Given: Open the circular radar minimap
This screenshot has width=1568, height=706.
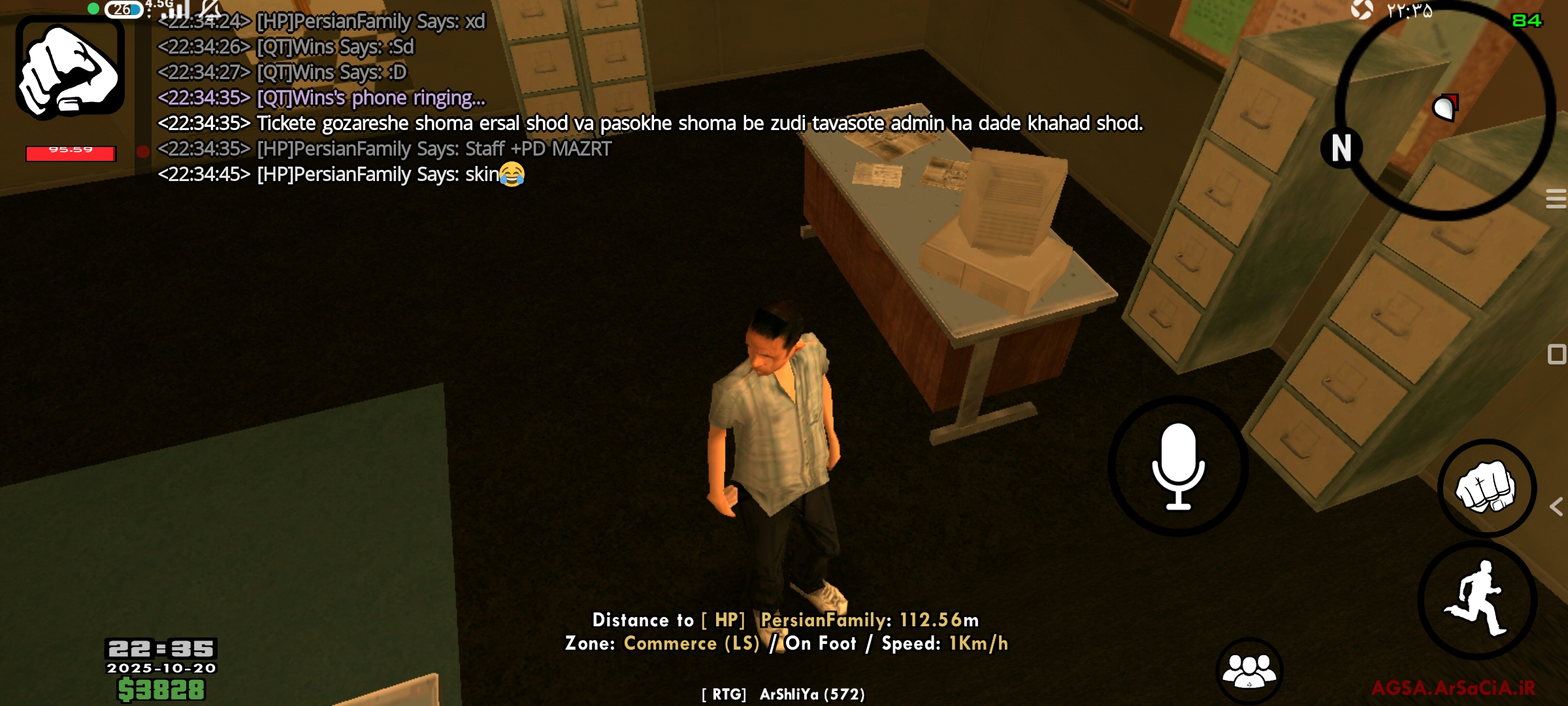Looking at the screenshot, I should point(1445,111).
